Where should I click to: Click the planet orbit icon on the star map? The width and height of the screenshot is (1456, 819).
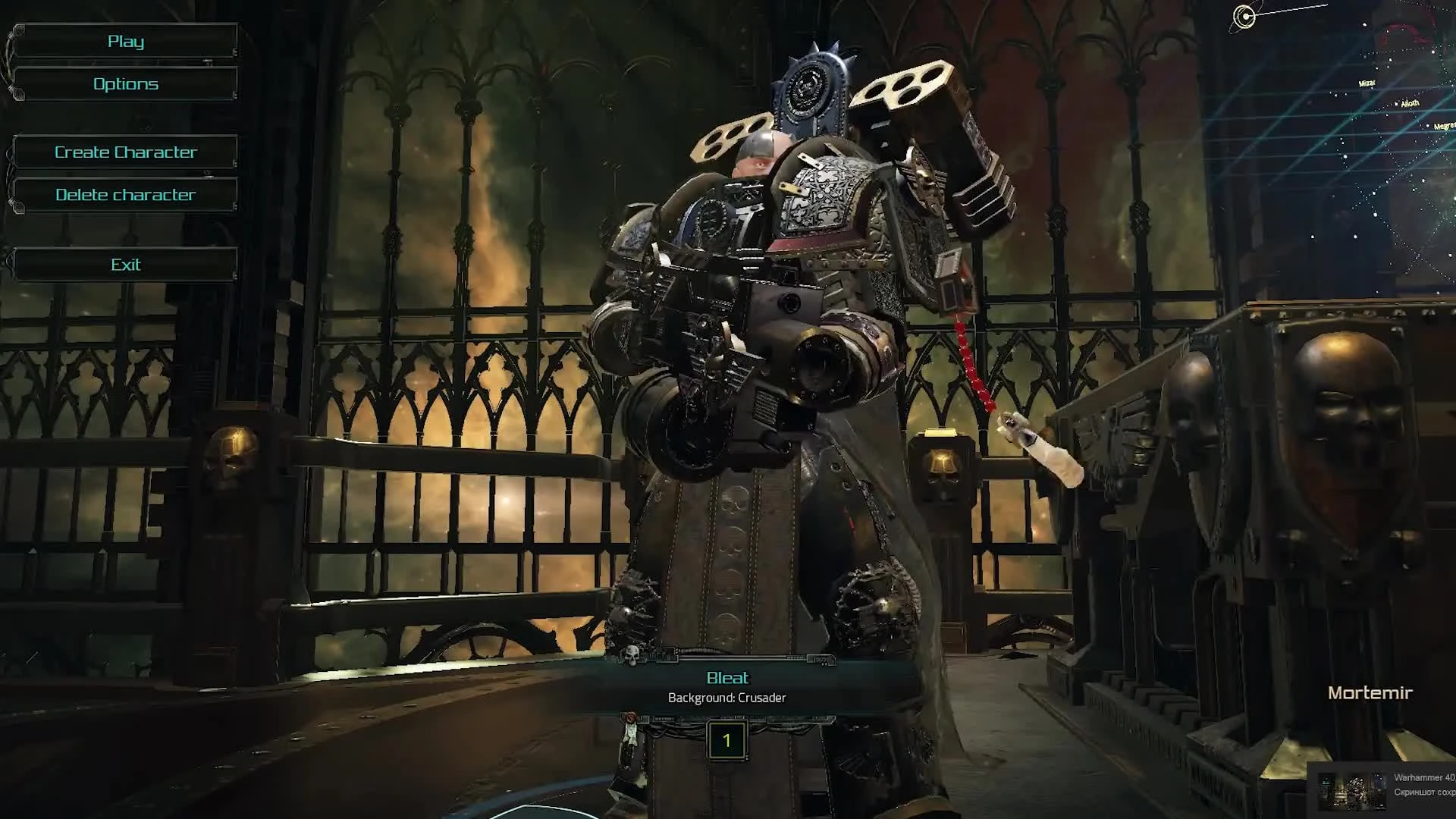point(1244,15)
